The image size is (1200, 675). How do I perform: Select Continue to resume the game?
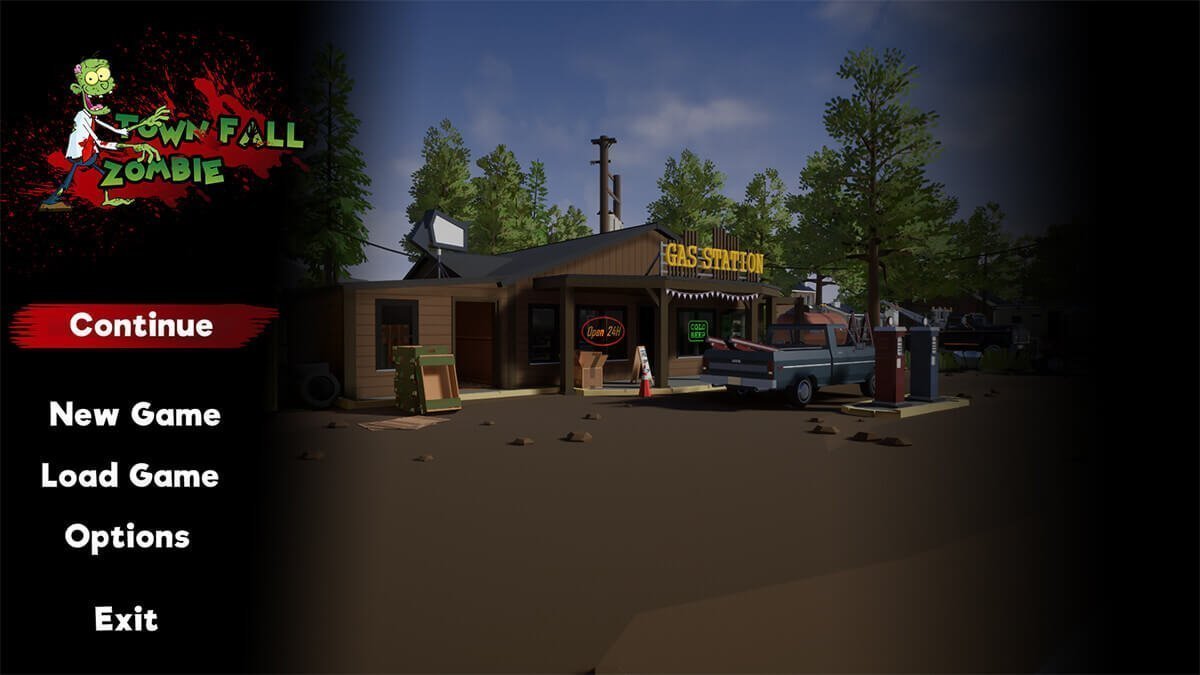click(141, 325)
